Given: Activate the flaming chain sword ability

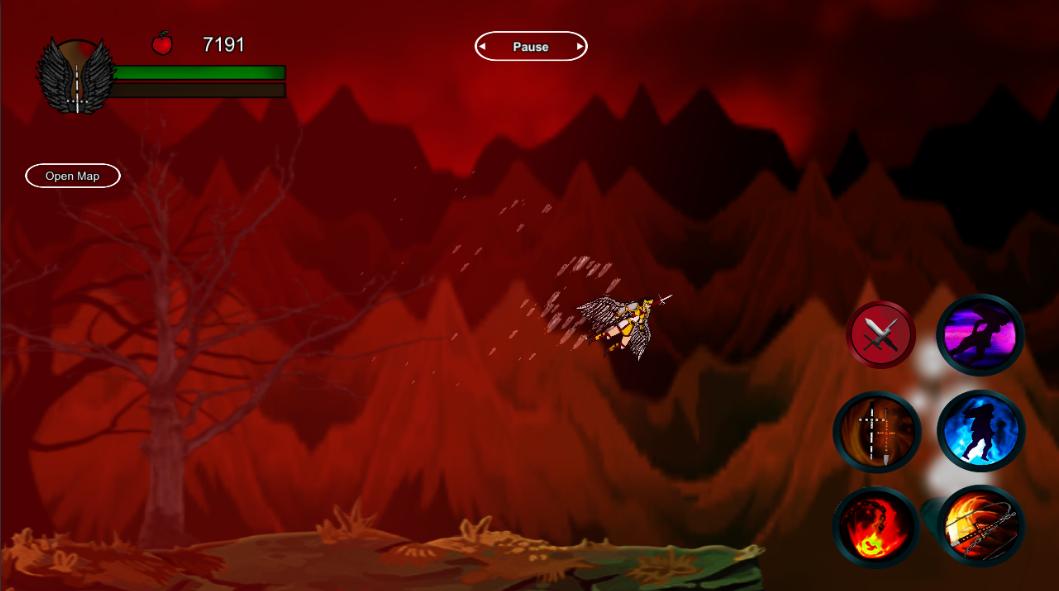Looking at the screenshot, I should pyautogui.click(x=980, y=526).
